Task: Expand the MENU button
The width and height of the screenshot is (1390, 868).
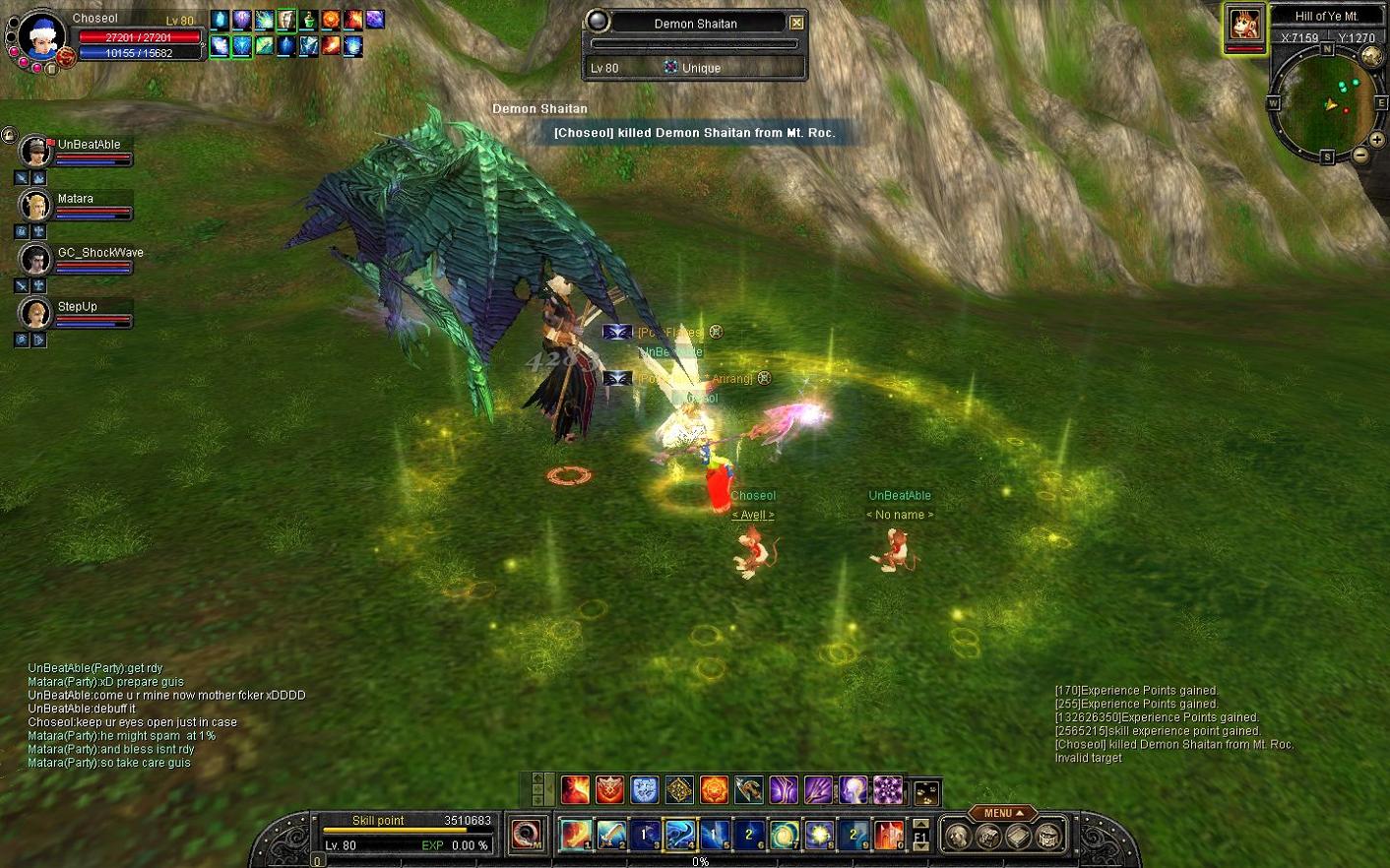Action: pos(1002,813)
